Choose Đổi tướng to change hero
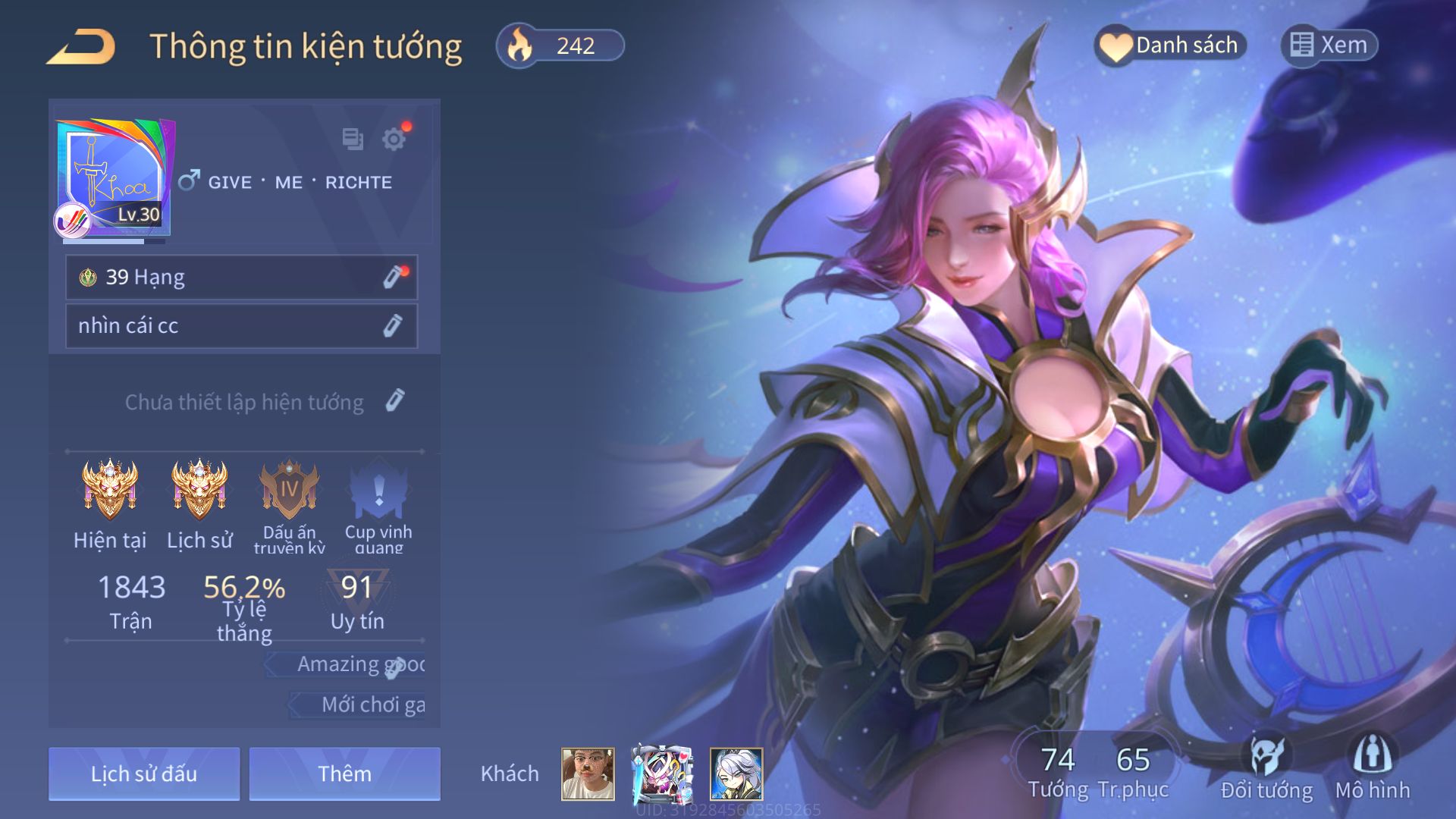Viewport: 1456px width, 819px height. 1266,767
